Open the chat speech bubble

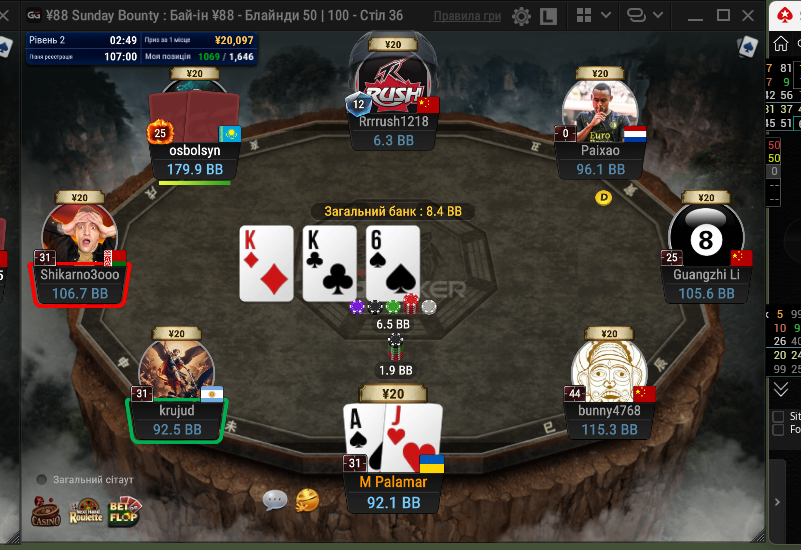coord(275,500)
